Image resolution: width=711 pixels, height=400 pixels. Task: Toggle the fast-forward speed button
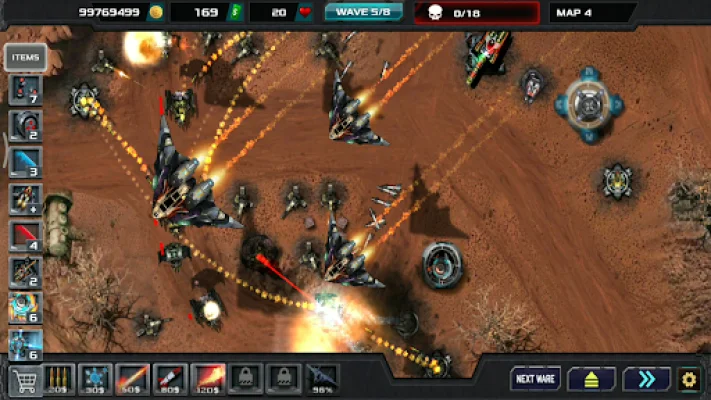(x=646, y=379)
